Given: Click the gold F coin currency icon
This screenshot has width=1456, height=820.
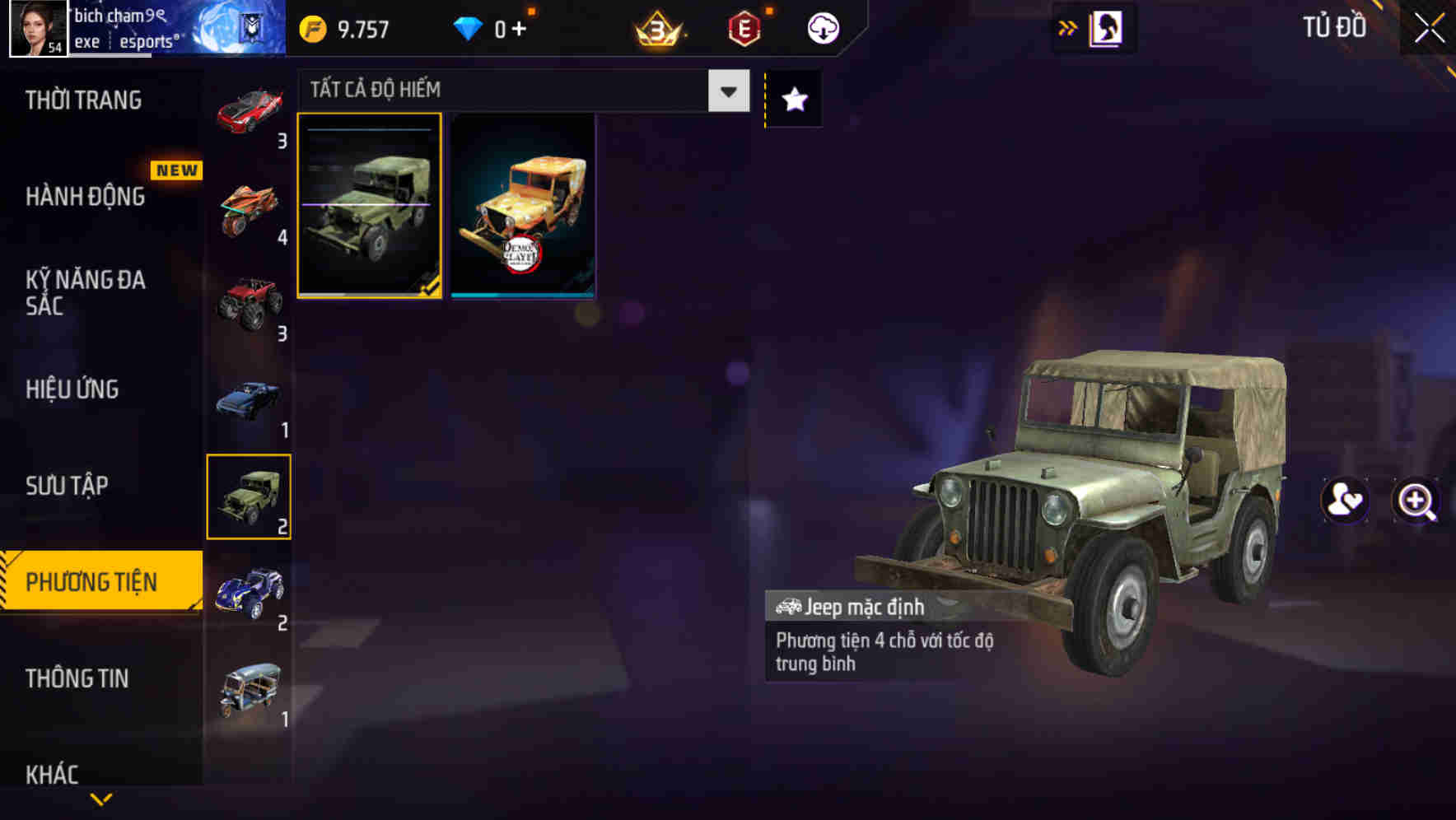Looking at the screenshot, I should [x=311, y=26].
